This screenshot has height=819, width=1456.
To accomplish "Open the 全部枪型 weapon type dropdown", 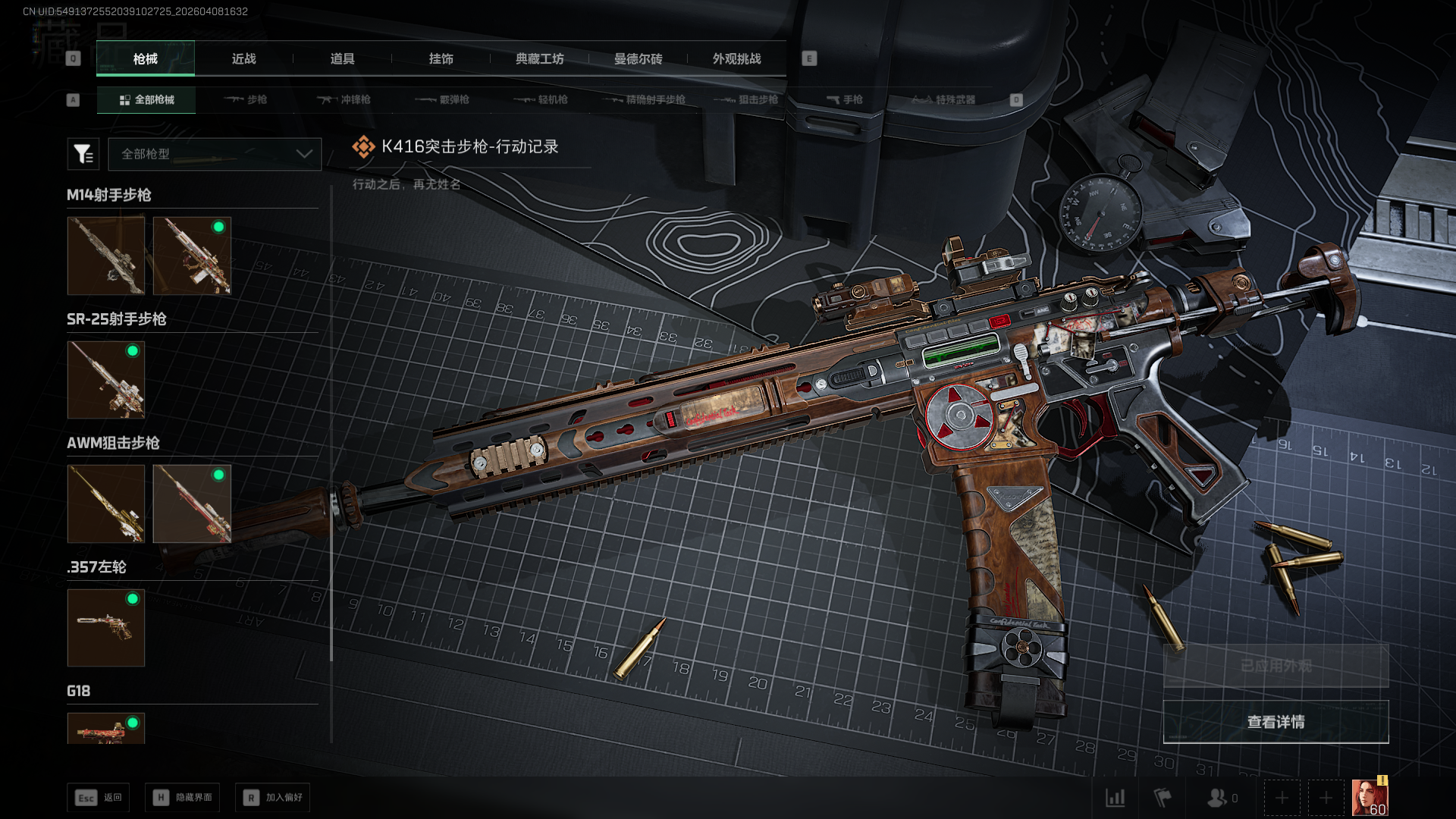I will (x=215, y=154).
